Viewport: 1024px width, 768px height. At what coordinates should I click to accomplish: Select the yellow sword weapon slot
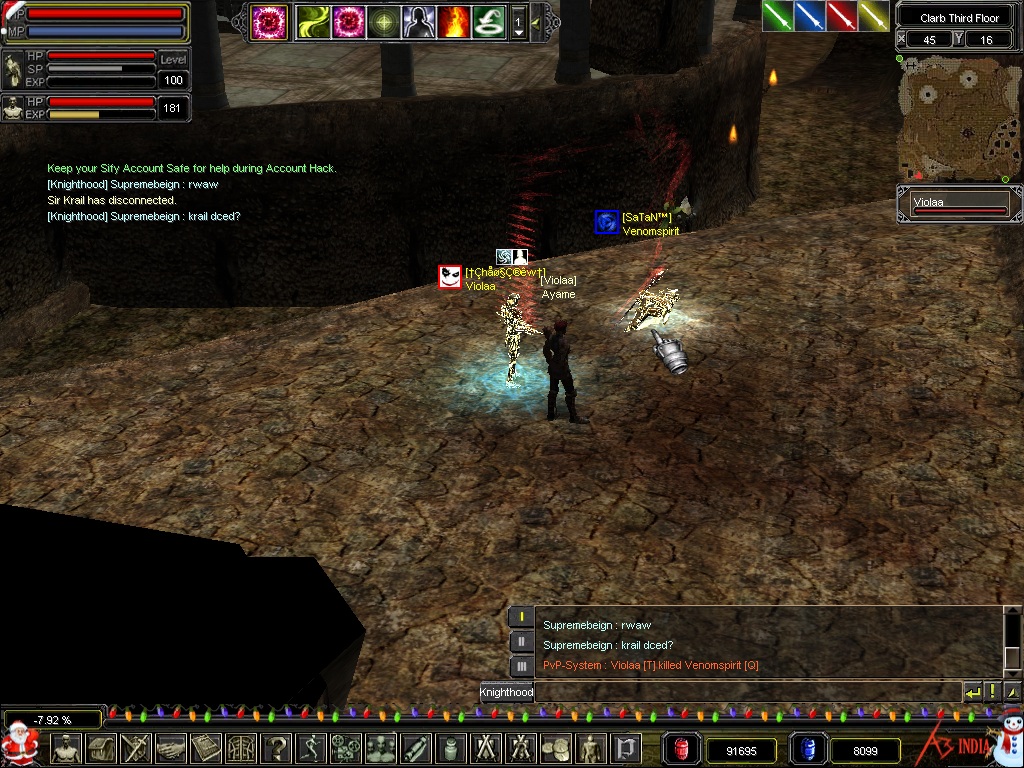(873, 16)
